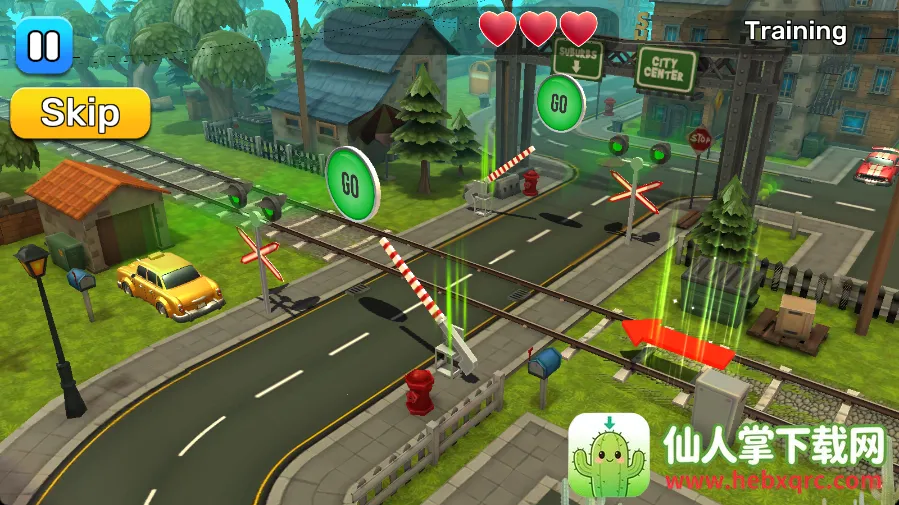Tap the smaller GO button under the Suburbs sign
This screenshot has width=899, height=505.
559,102
